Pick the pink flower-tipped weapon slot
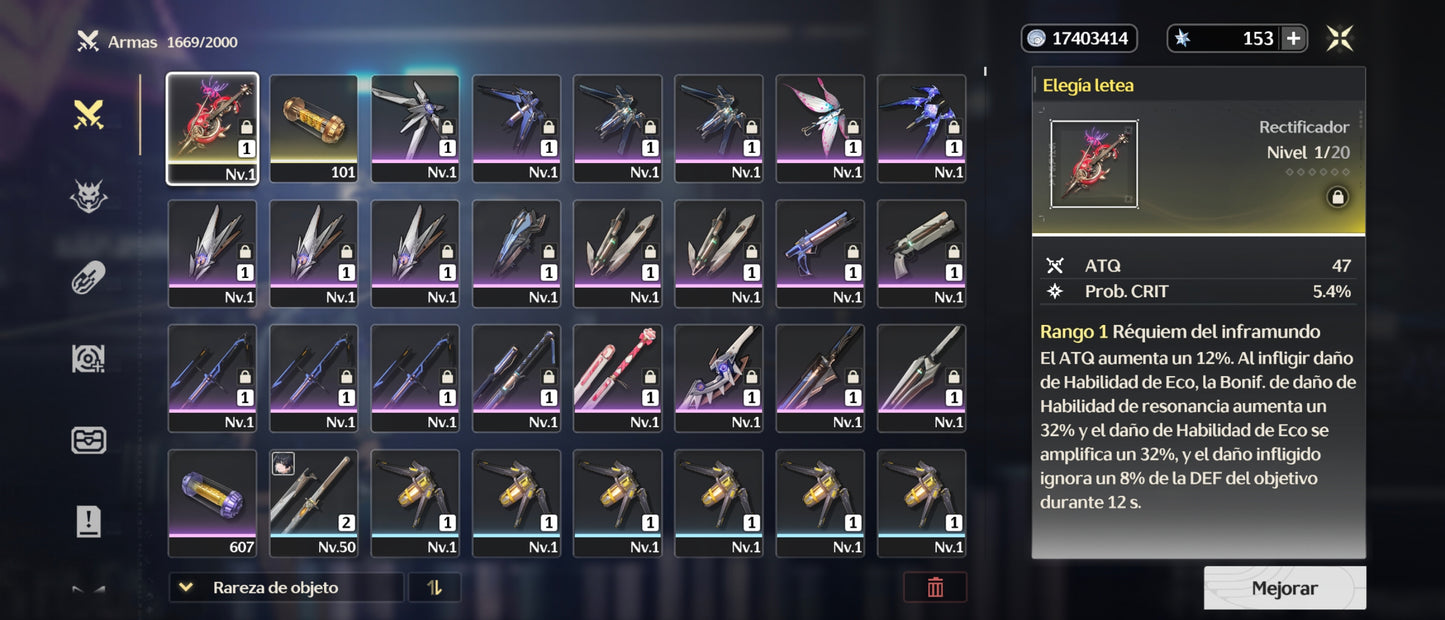The width and height of the screenshot is (1445, 620). [x=617, y=378]
